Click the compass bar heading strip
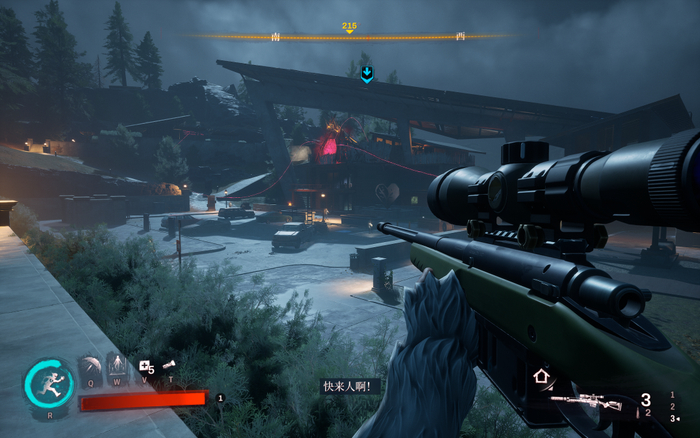Image resolution: width=700 pixels, height=438 pixels. click(x=349, y=37)
